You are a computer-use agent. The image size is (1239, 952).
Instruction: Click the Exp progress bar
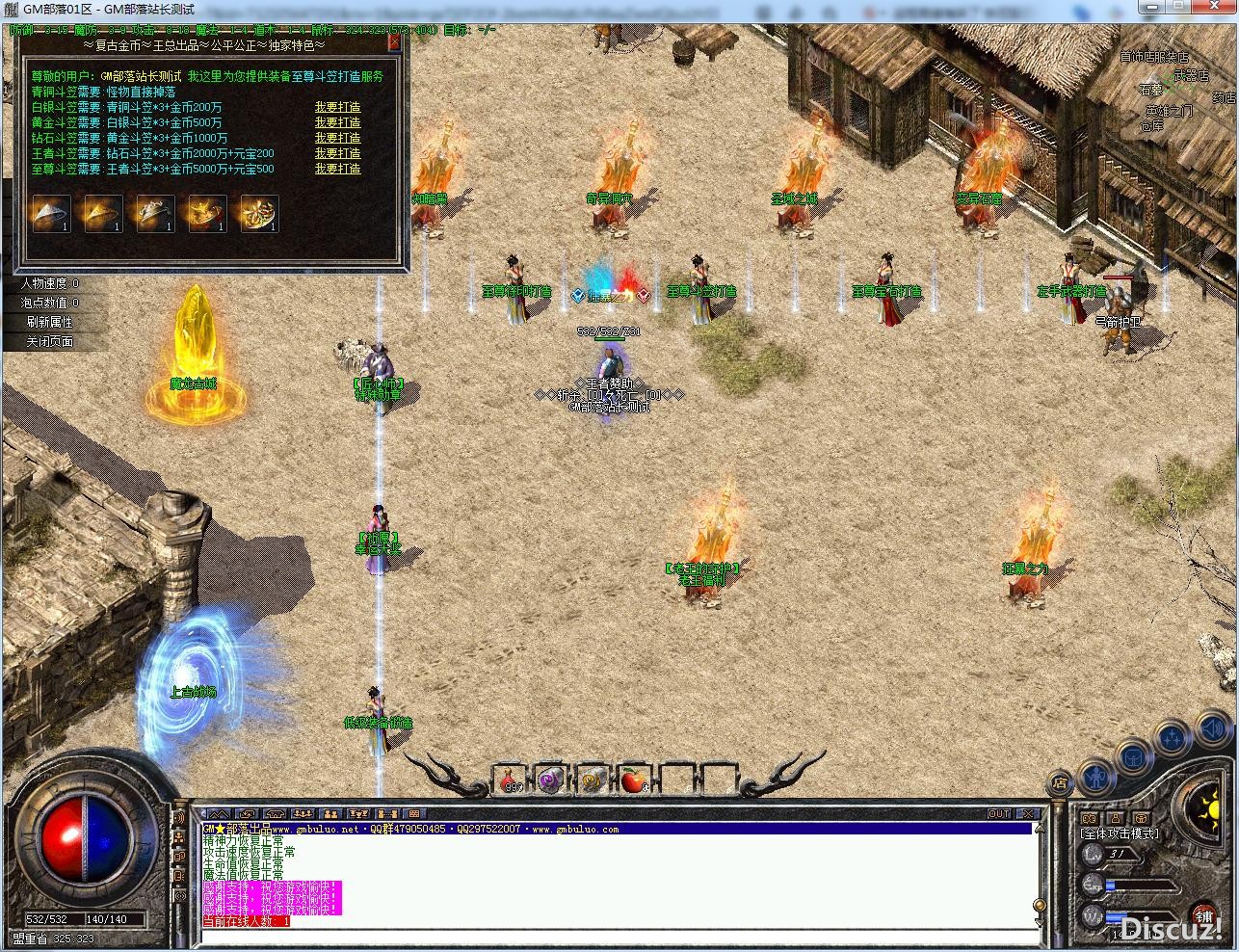point(1142,886)
